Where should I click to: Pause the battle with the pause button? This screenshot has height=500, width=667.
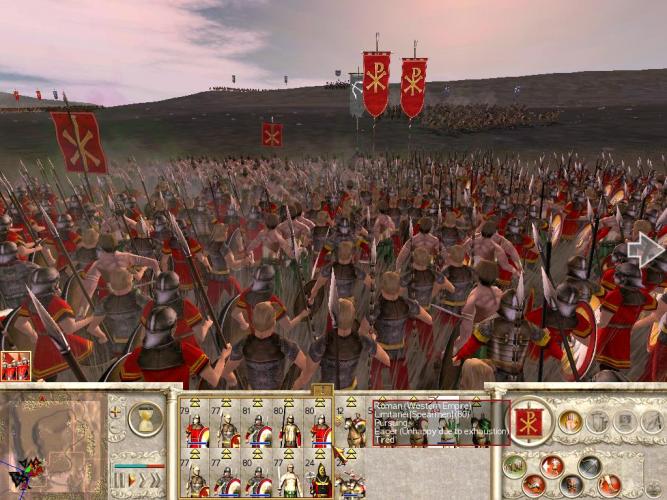pos(116,482)
